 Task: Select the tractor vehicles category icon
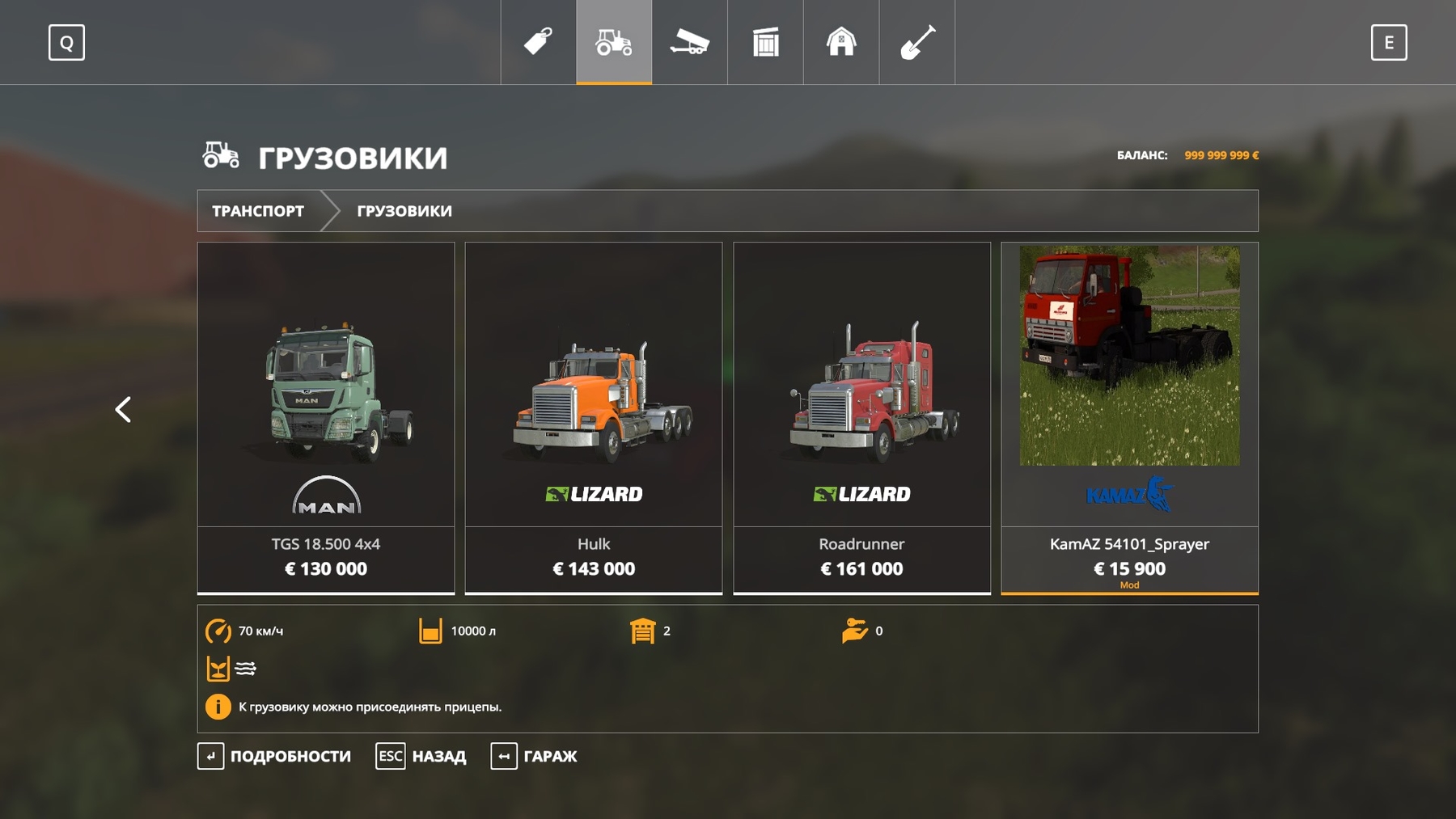pos(613,41)
